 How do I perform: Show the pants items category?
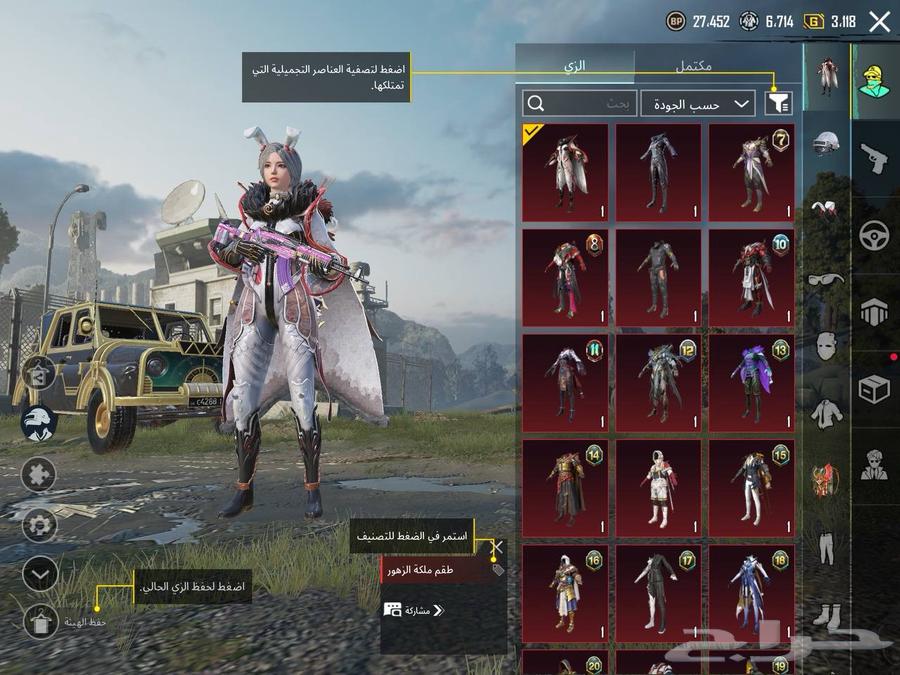tap(826, 548)
